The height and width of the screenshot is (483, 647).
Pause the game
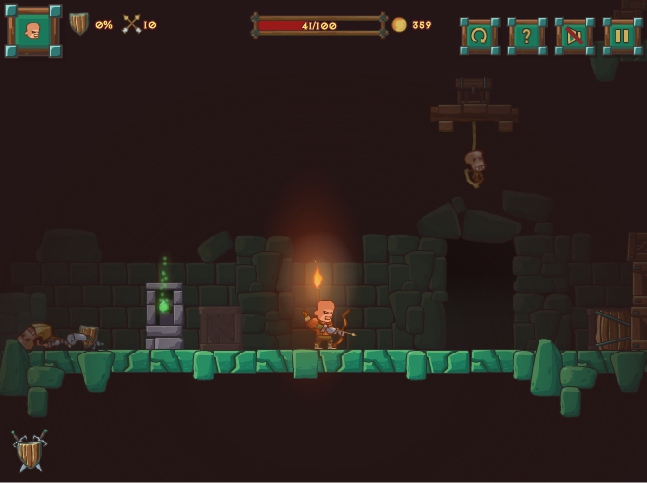[621, 36]
